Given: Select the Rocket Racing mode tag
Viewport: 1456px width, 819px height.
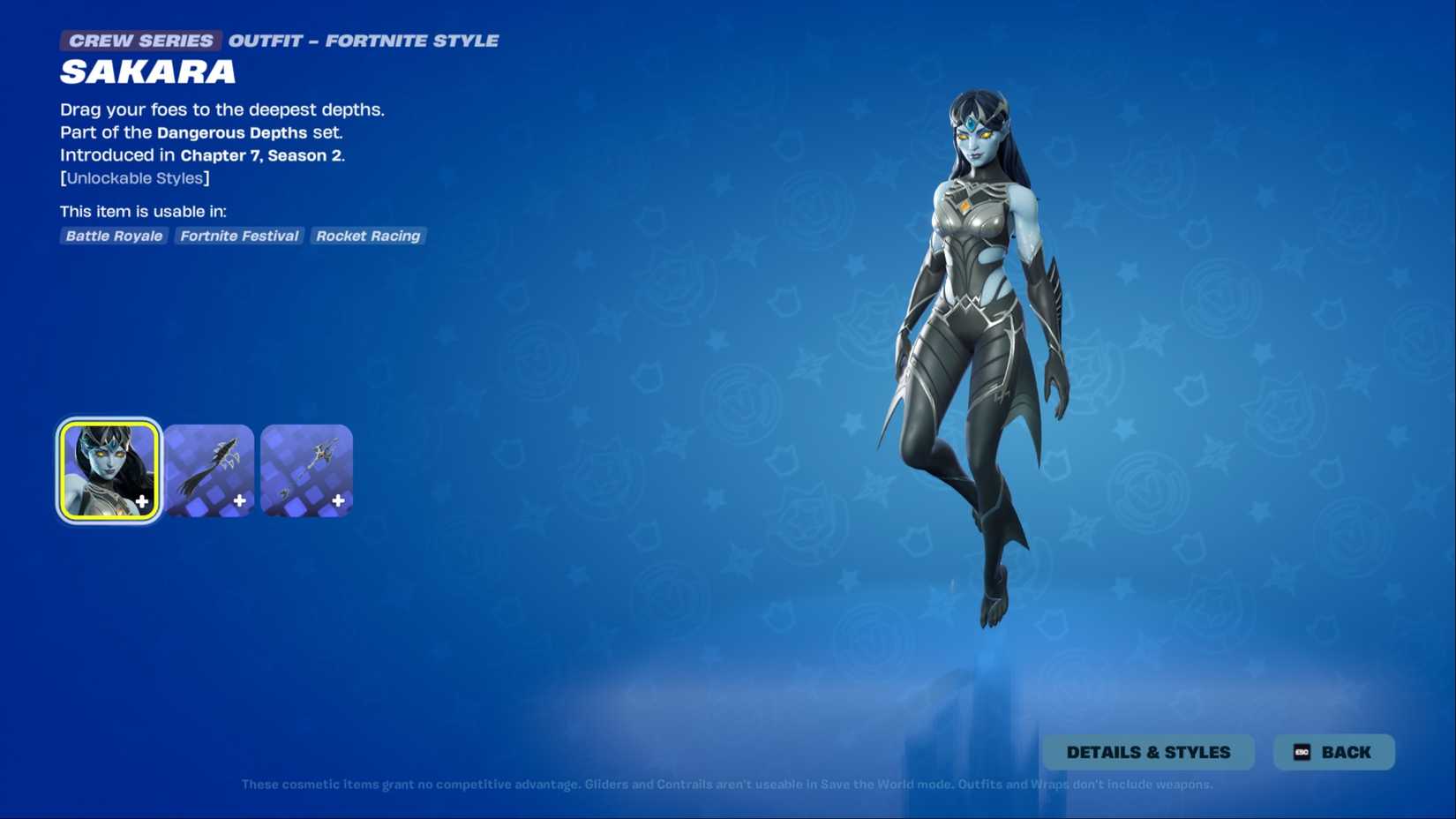Looking at the screenshot, I should click(367, 236).
